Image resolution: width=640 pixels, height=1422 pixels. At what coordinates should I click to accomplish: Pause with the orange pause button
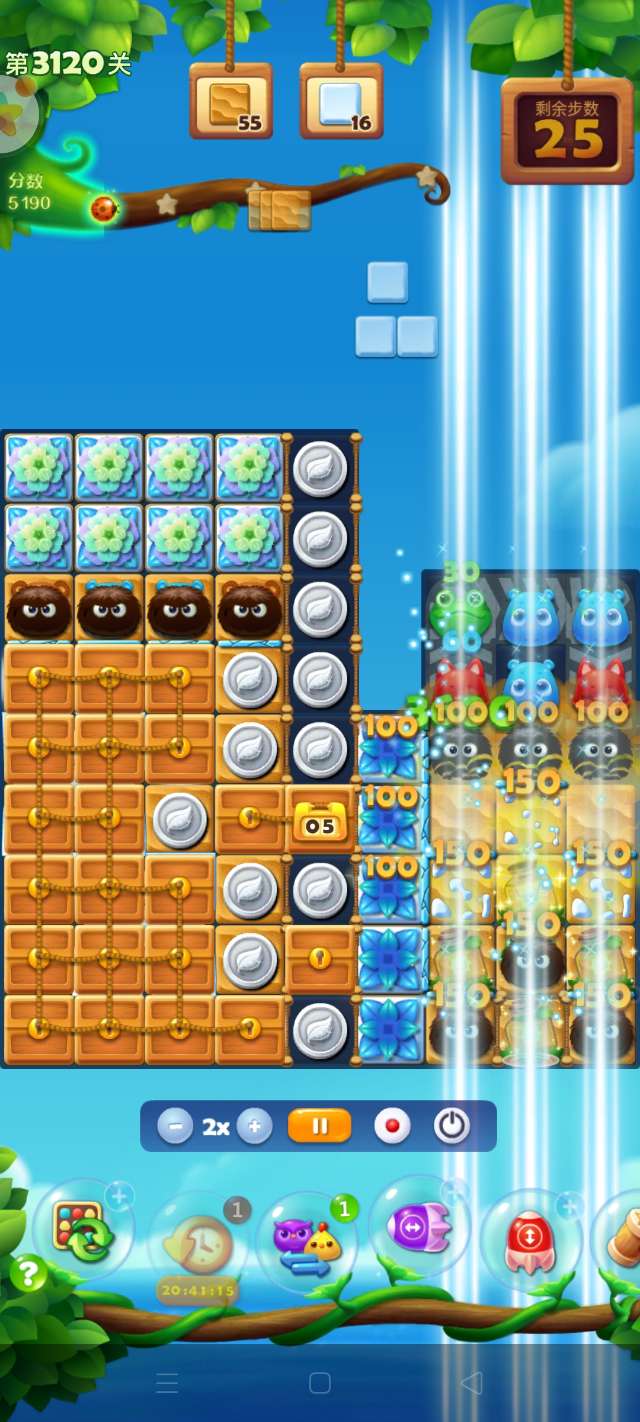[320, 1127]
